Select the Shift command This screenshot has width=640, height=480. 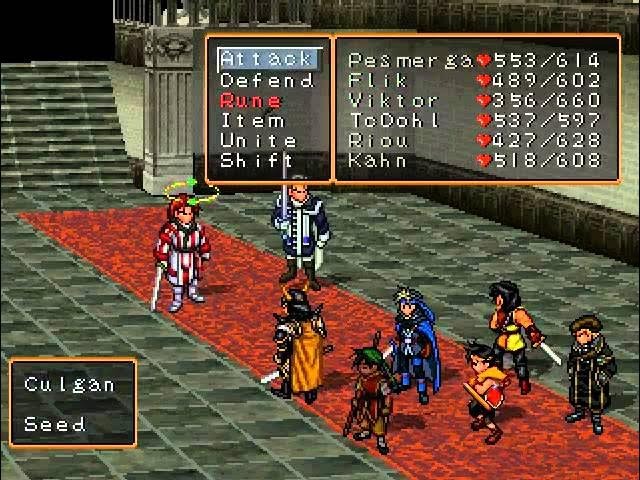coord(257,160)
